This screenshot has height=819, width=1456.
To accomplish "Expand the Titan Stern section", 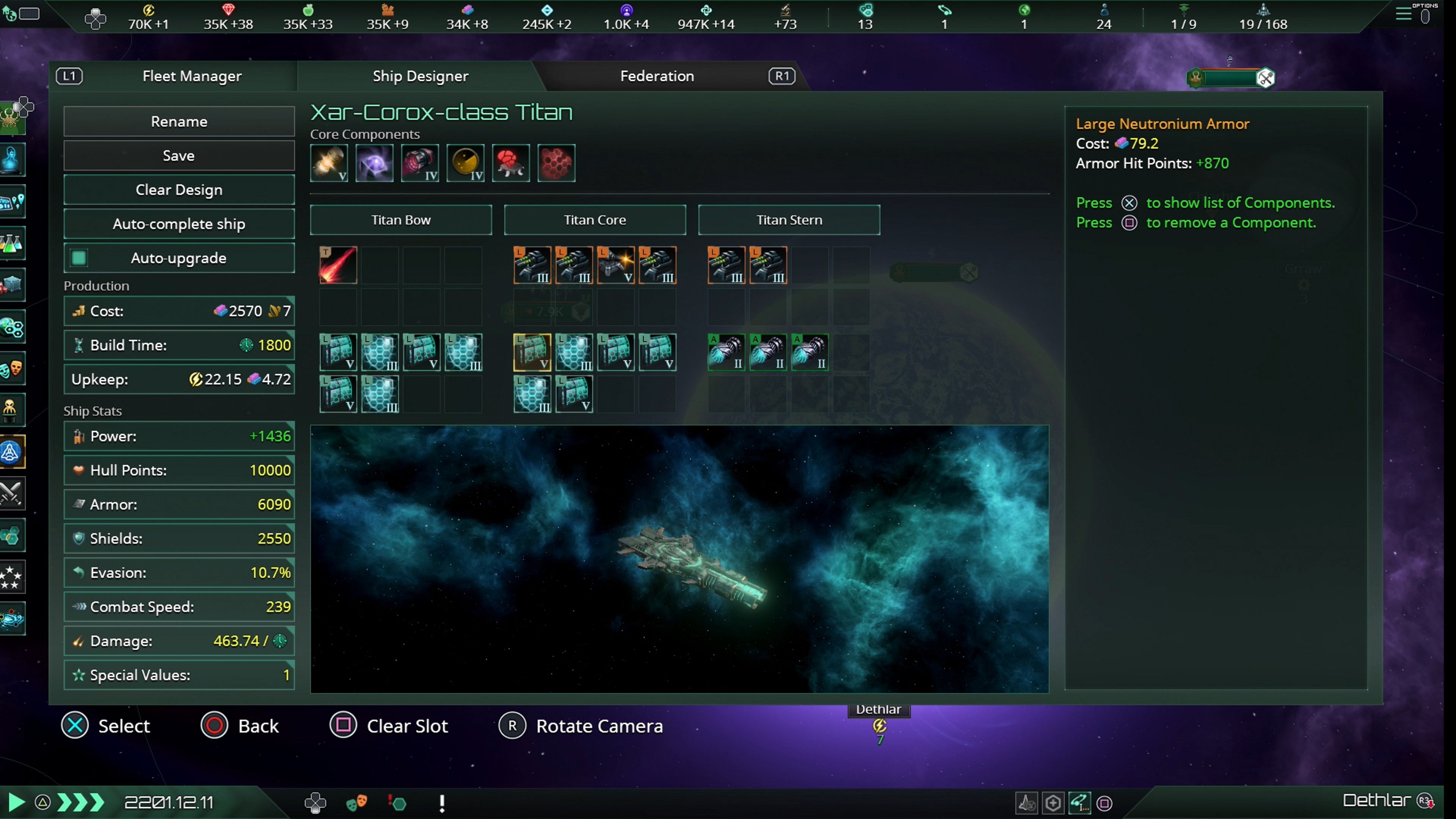I will pos(789,220).
